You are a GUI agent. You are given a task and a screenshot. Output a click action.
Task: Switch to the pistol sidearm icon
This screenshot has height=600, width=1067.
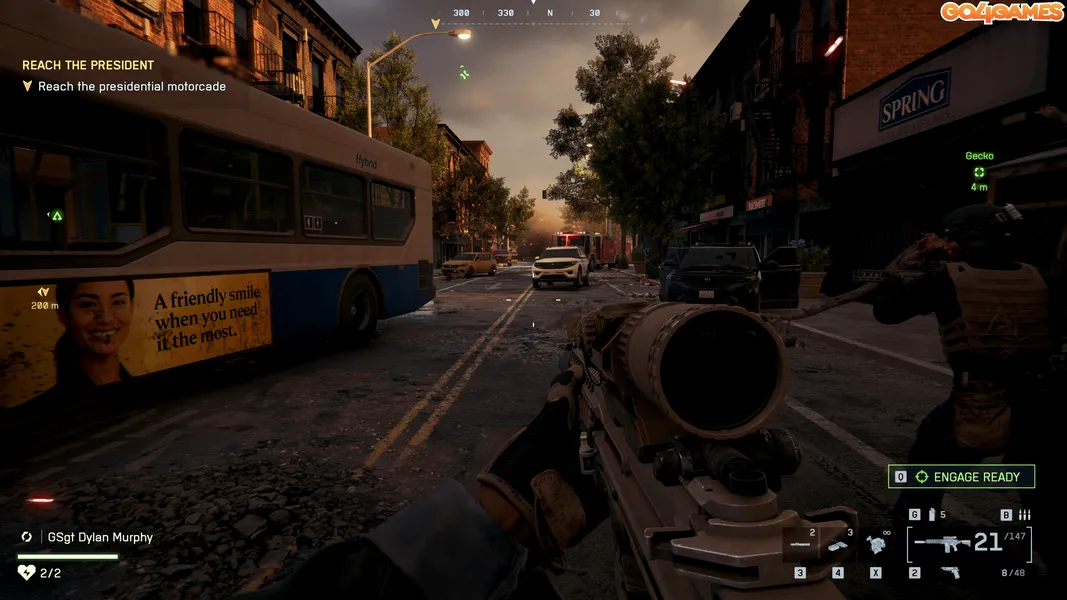point(951,572)
